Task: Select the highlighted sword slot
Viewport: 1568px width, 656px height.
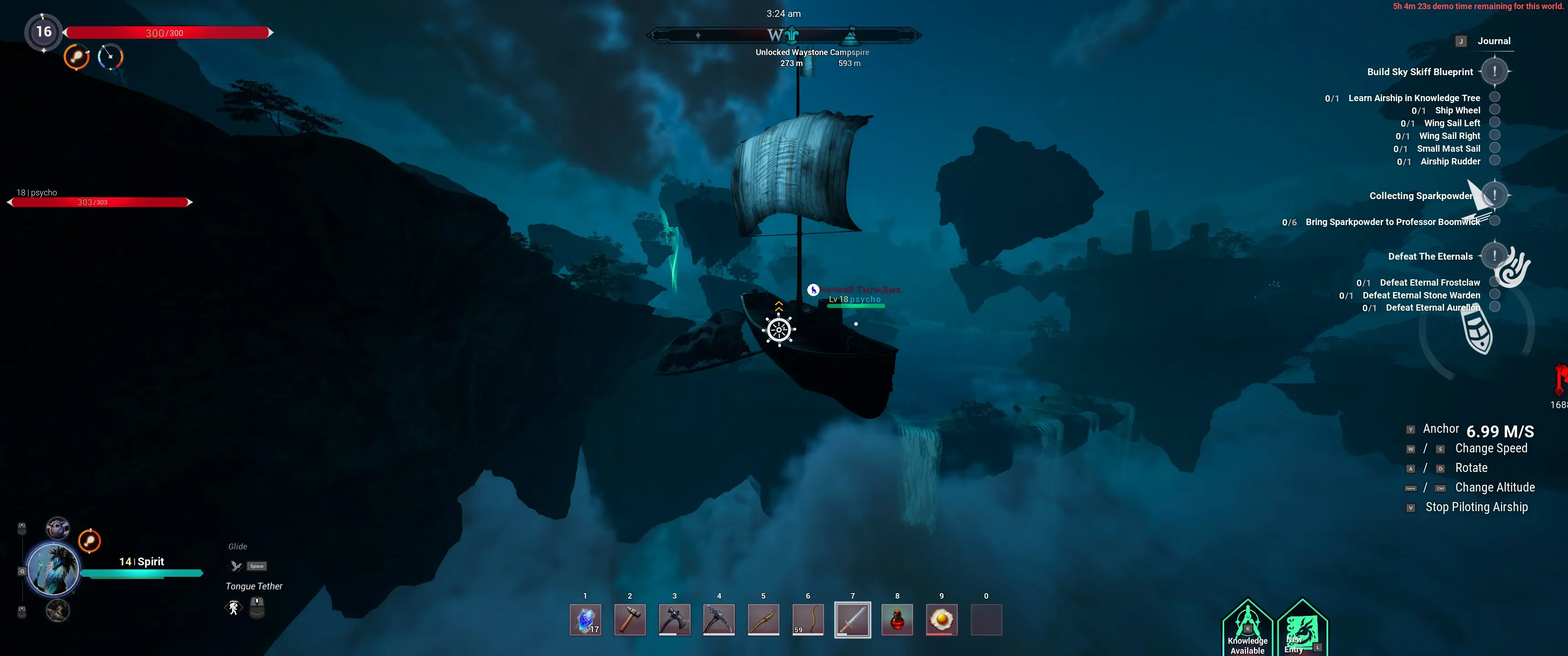Action: [x=852, y=620]
